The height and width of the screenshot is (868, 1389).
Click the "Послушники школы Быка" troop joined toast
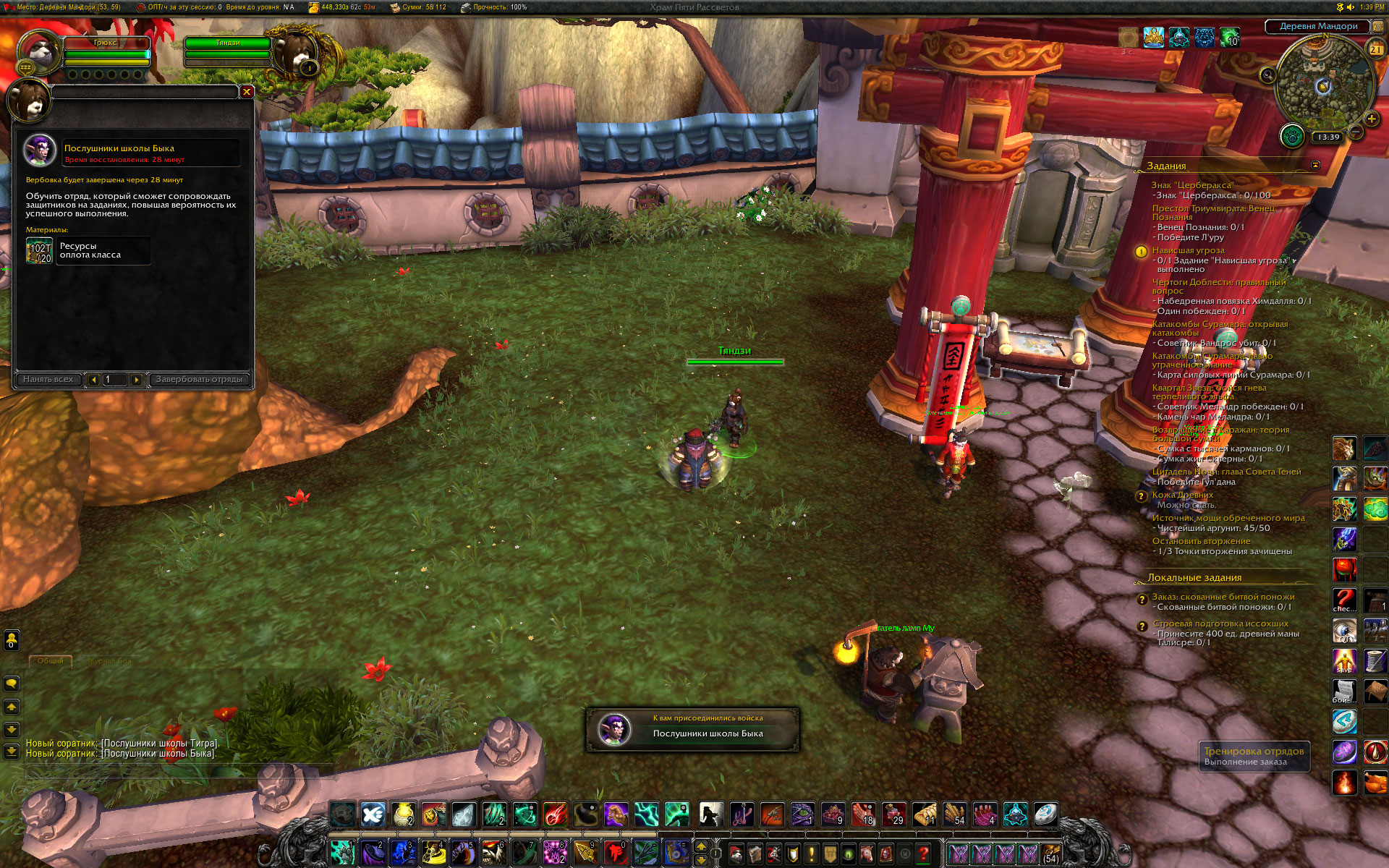pyautogui.click(x=692, y=729)
